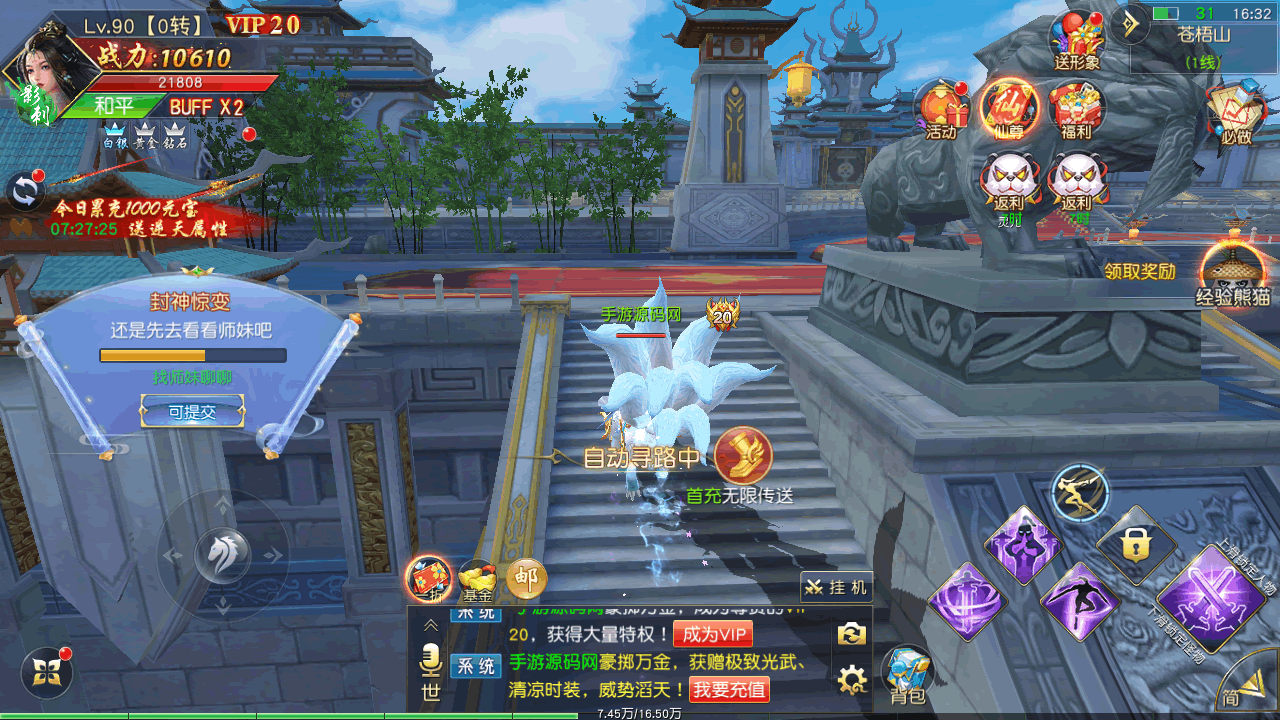This screenshot has width=1280, height=720.
Task: Submit quest with 可提交 button
Action: 192,411
